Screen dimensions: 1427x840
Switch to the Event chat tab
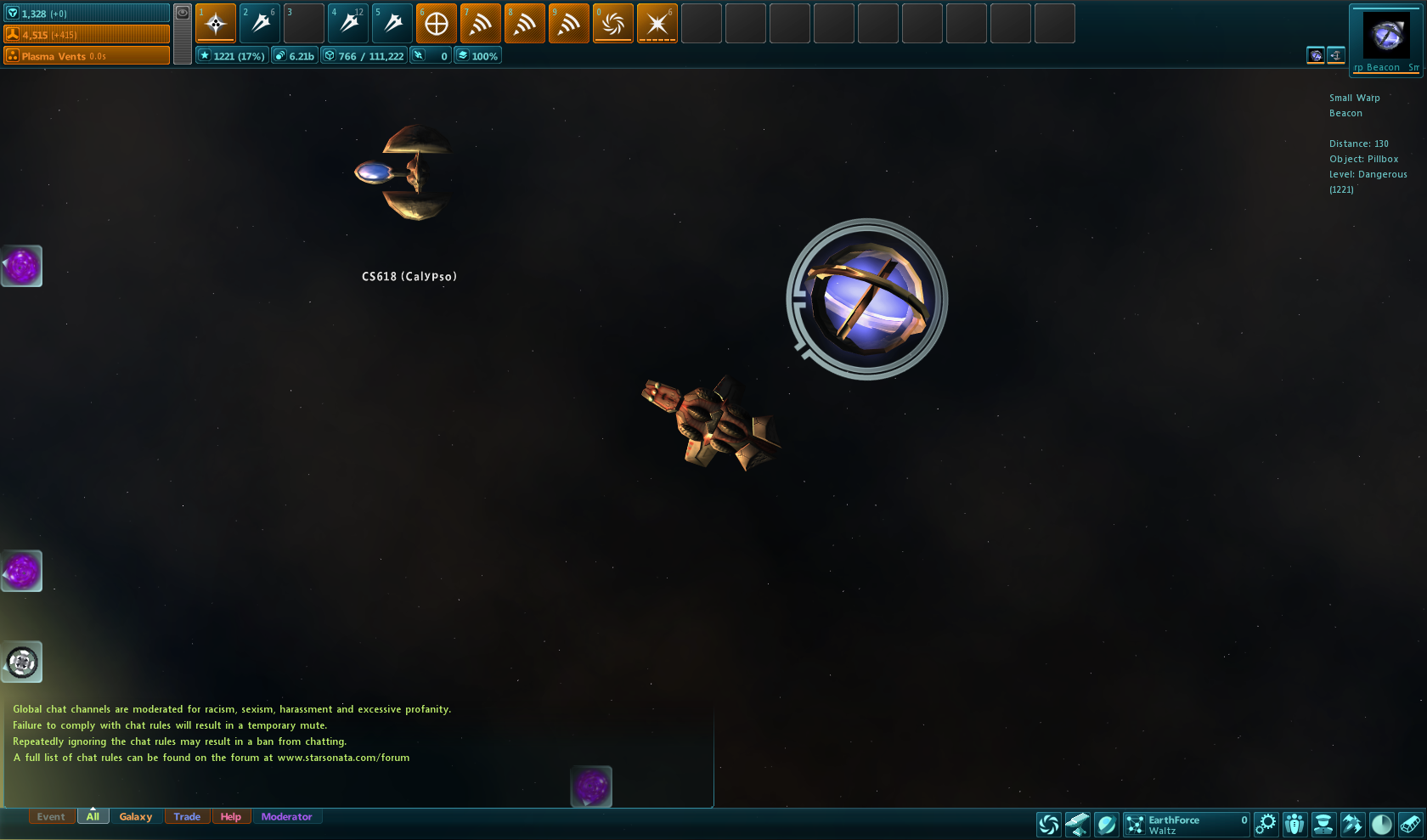[x=51, y=817]
